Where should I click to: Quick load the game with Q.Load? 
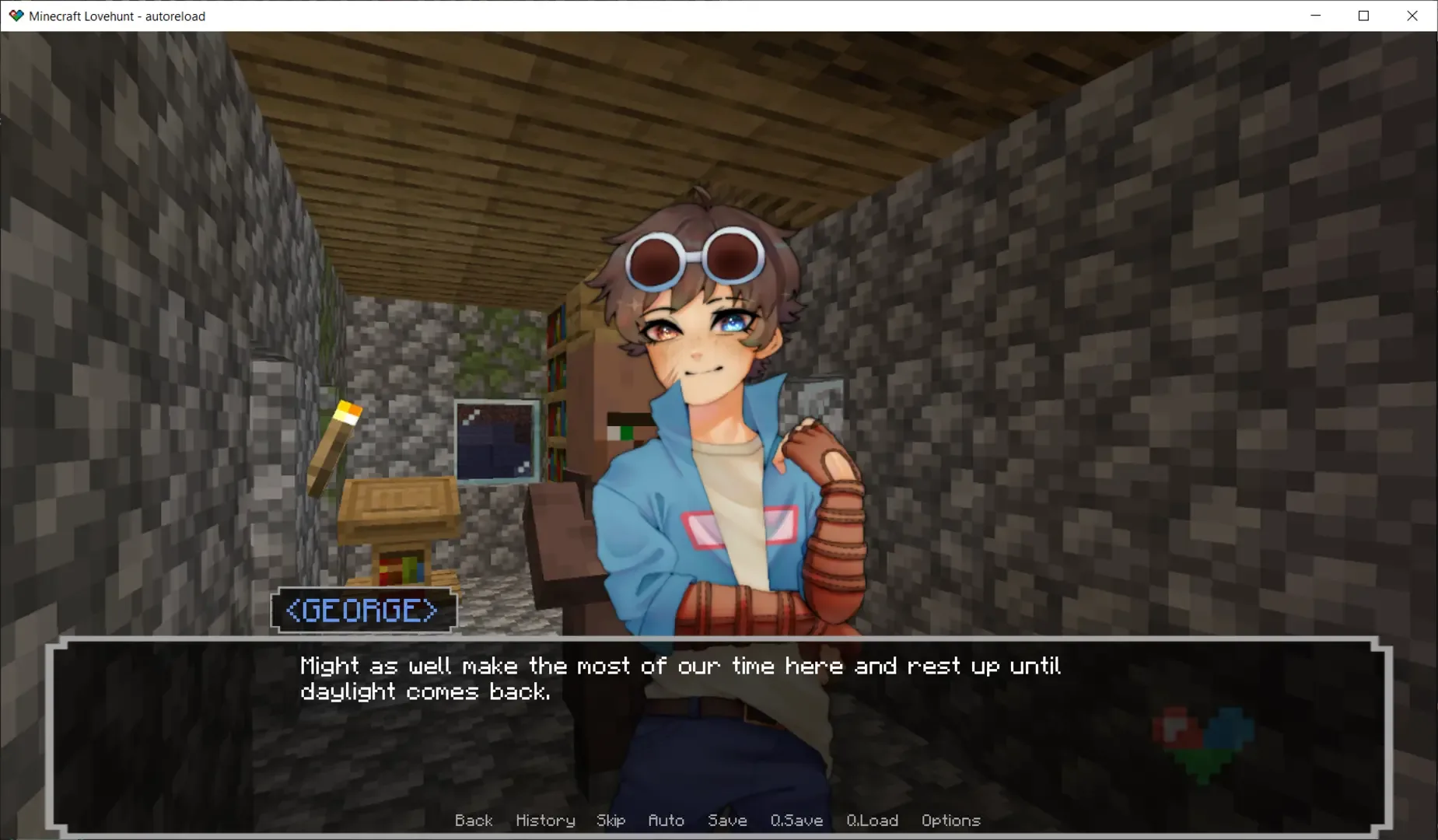[x=872, y=821]
